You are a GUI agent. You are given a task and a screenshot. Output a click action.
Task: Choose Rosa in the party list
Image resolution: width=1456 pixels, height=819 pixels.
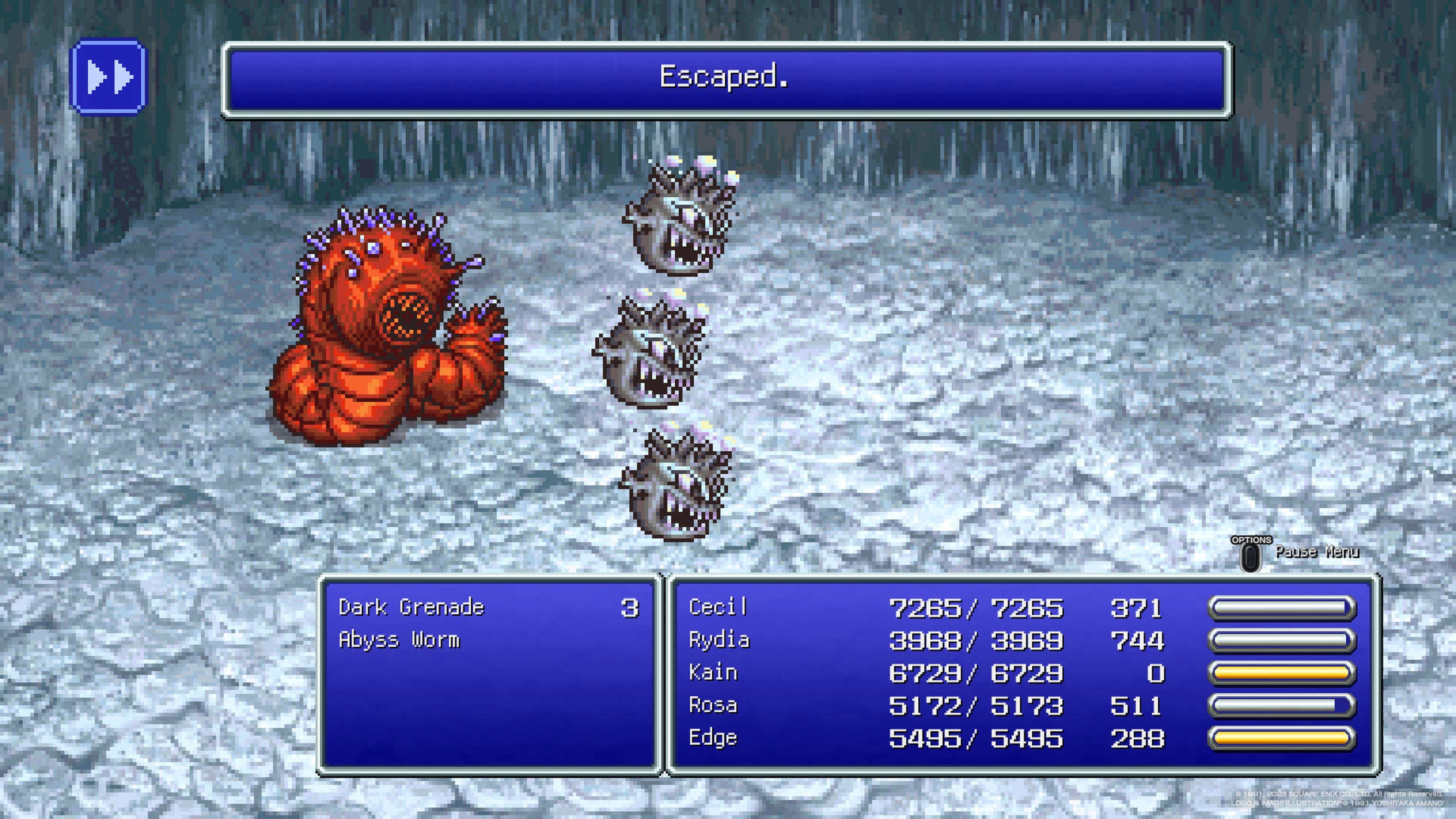pos(713,705)
